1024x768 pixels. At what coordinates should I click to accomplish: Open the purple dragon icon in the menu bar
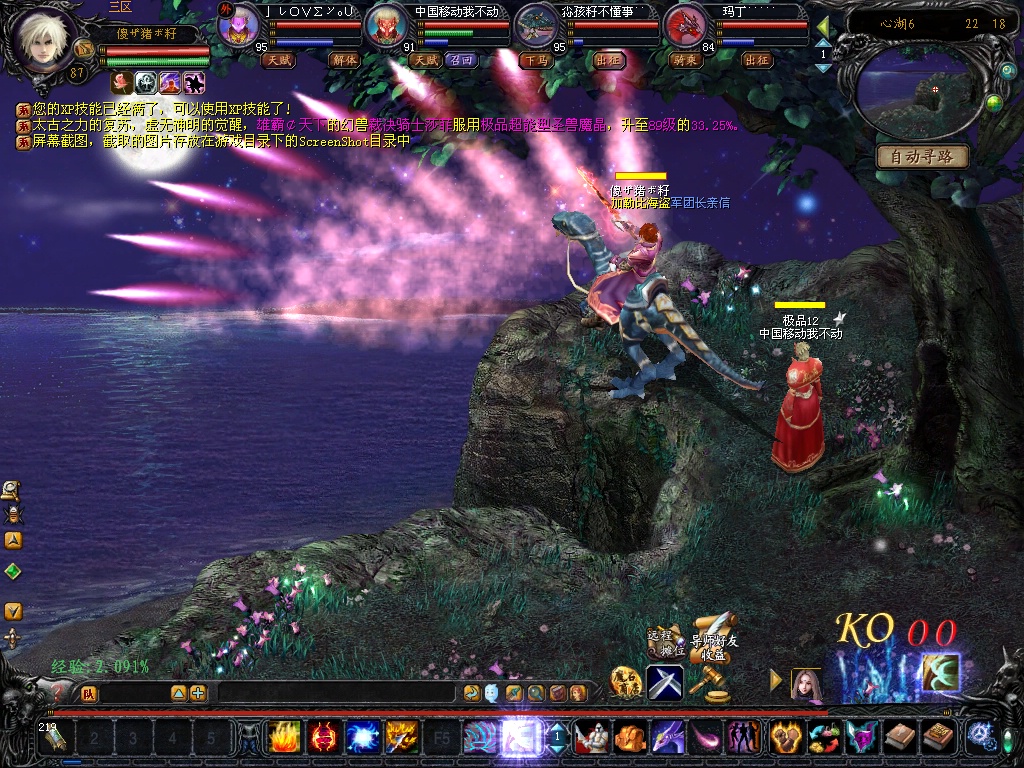tap(667, 738)
